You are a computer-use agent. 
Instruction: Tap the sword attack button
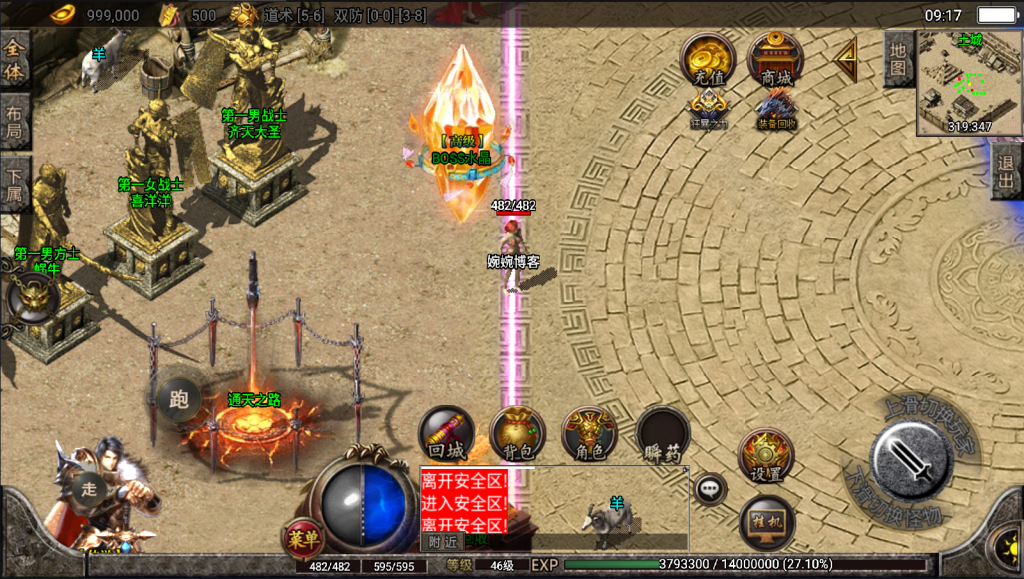coord(910,460)
